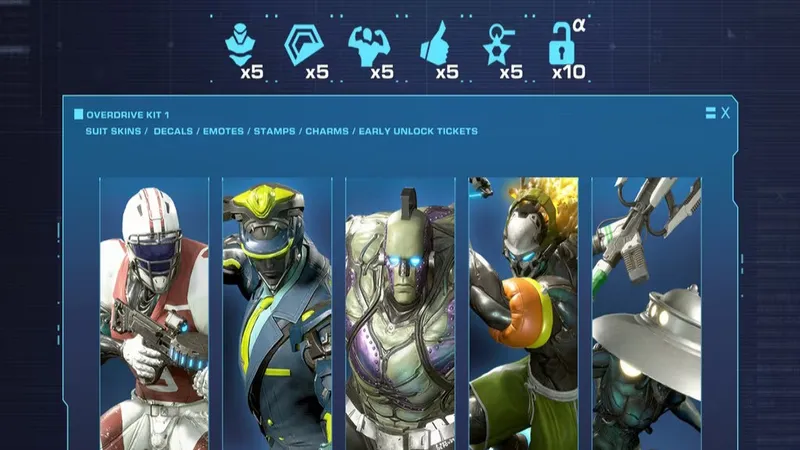Click the thumbs-up stamps x5 icon
The width and height of the screenshot is (800, 450).
click(435, 46)
